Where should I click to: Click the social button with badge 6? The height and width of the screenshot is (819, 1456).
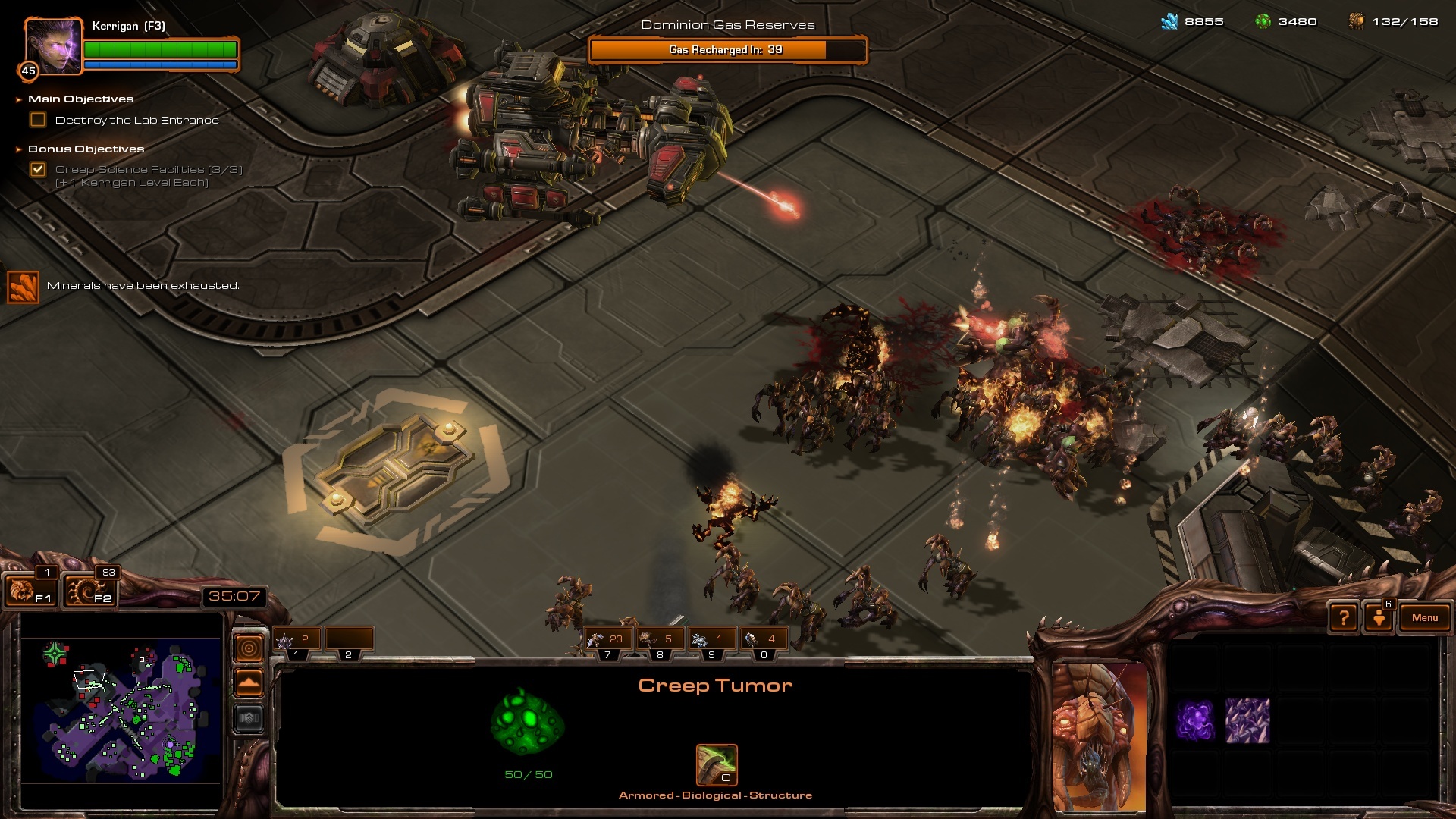[1379, 618]
